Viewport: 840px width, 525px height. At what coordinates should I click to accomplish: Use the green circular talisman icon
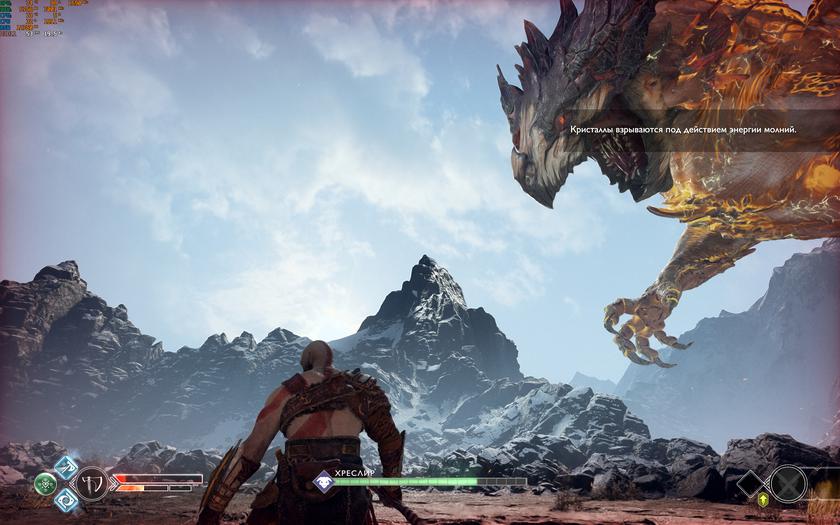coord(45,484)
